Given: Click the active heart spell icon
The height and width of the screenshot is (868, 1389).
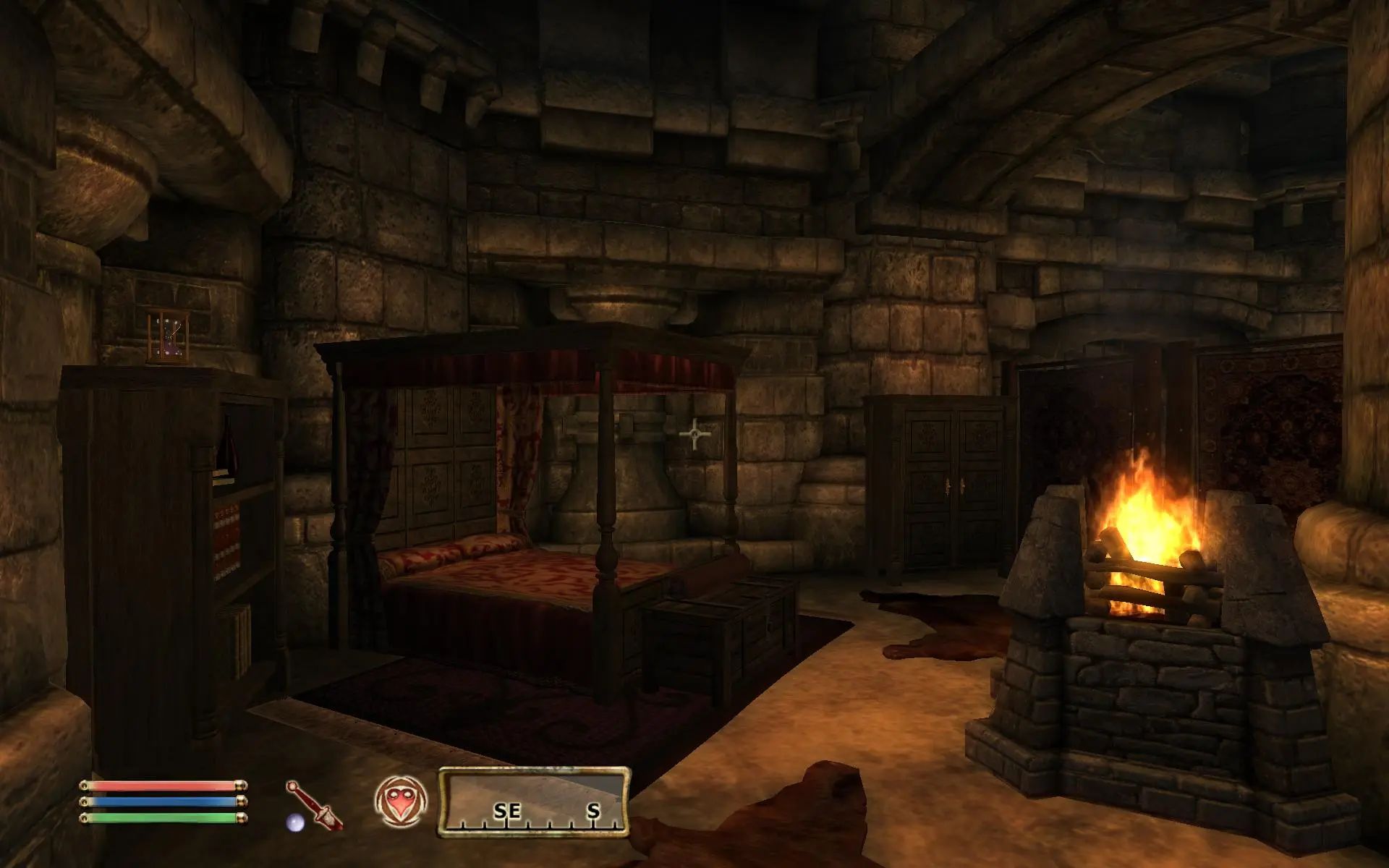Looking at the screenshot, I should pyautogui.click(x=401, y=802).
